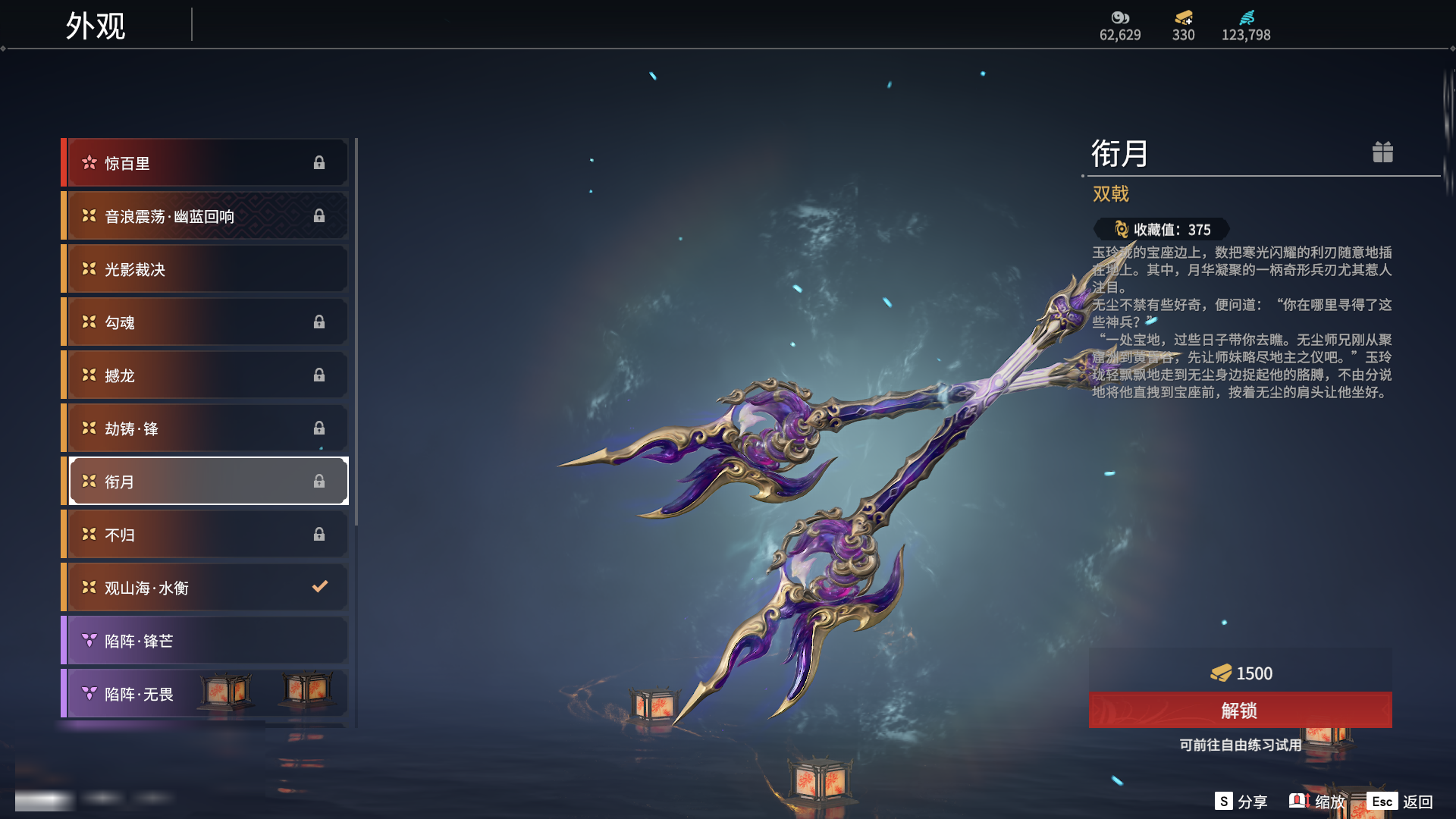
Task: Choose the 劫铸·锋 entry
Action: coord(206,428)
